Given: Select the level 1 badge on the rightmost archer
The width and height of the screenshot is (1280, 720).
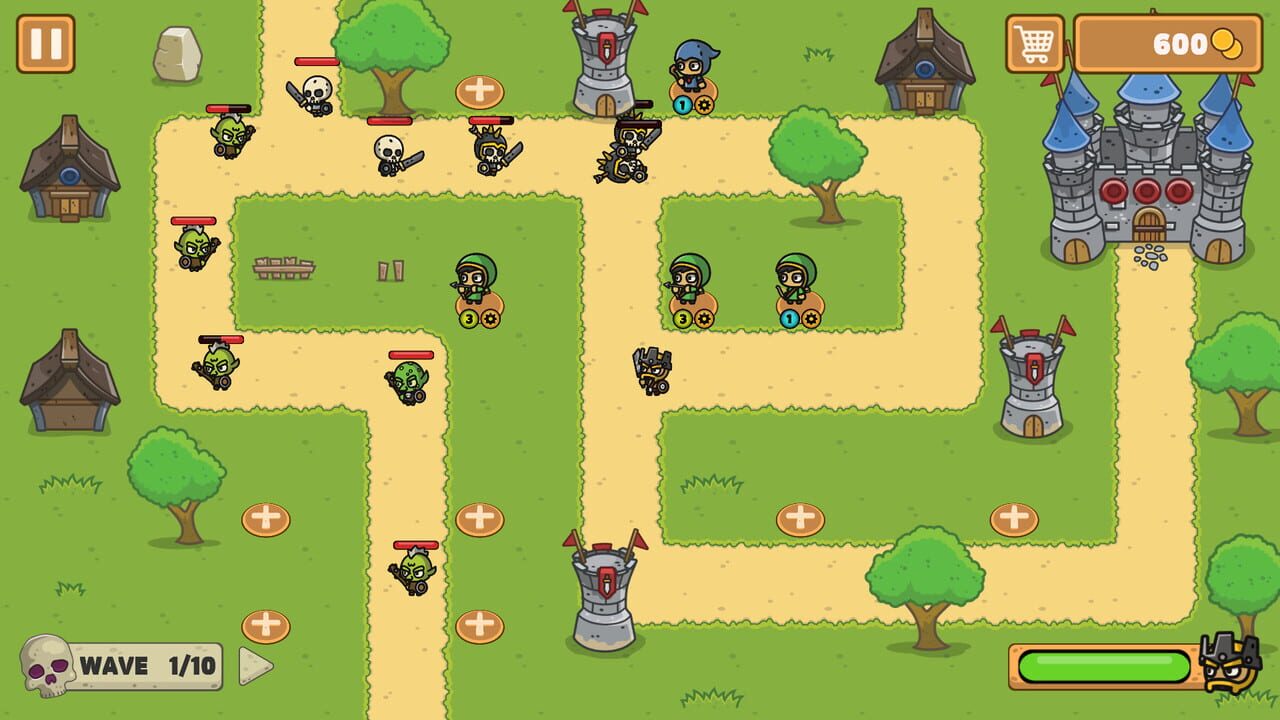Looking at the screenshot, I should [x=789, y=318].
